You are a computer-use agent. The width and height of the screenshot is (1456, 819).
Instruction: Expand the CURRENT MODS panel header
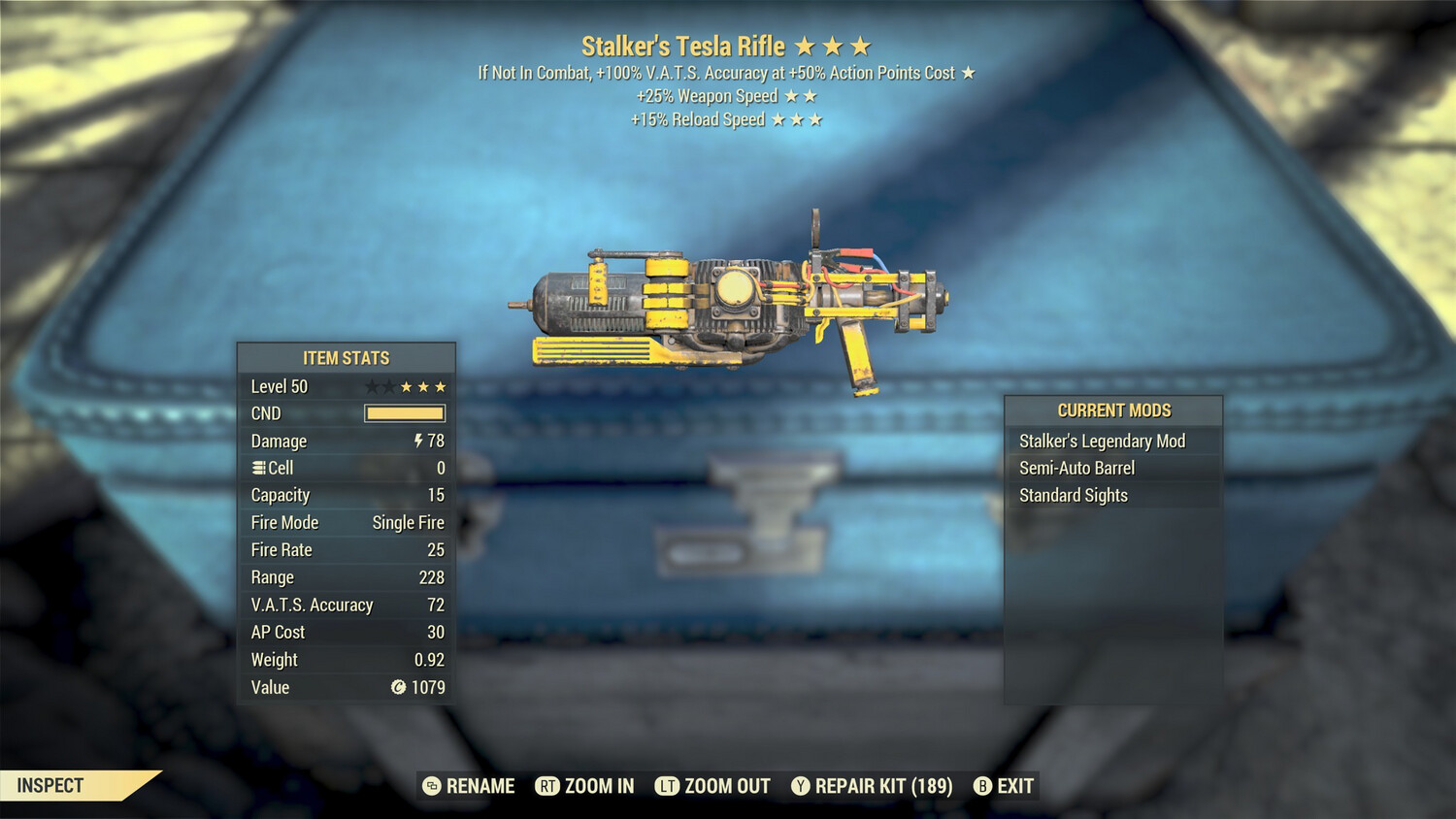[x=1113, y=410]
